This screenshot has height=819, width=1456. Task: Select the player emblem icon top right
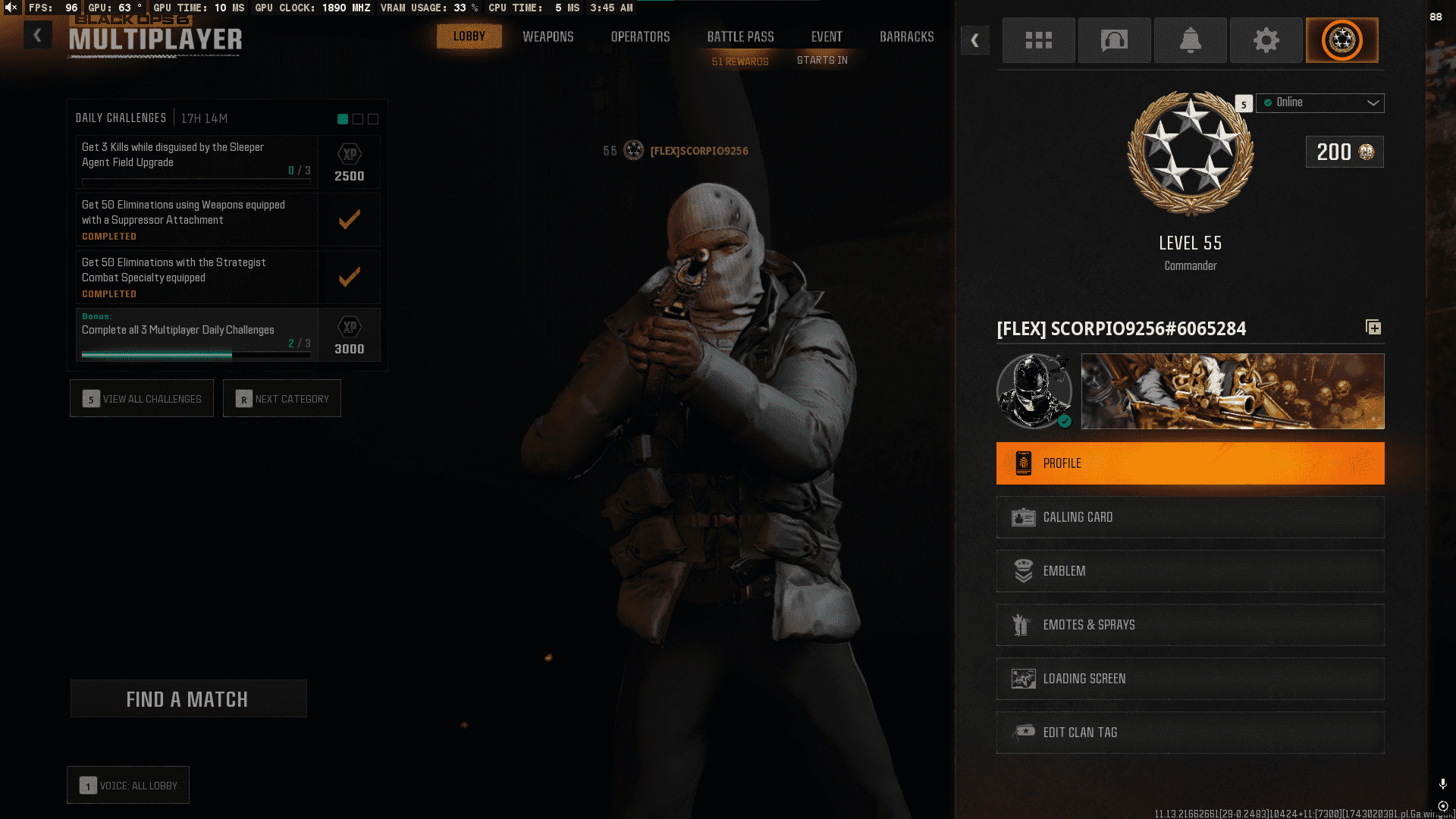[x=1341, y=40]
